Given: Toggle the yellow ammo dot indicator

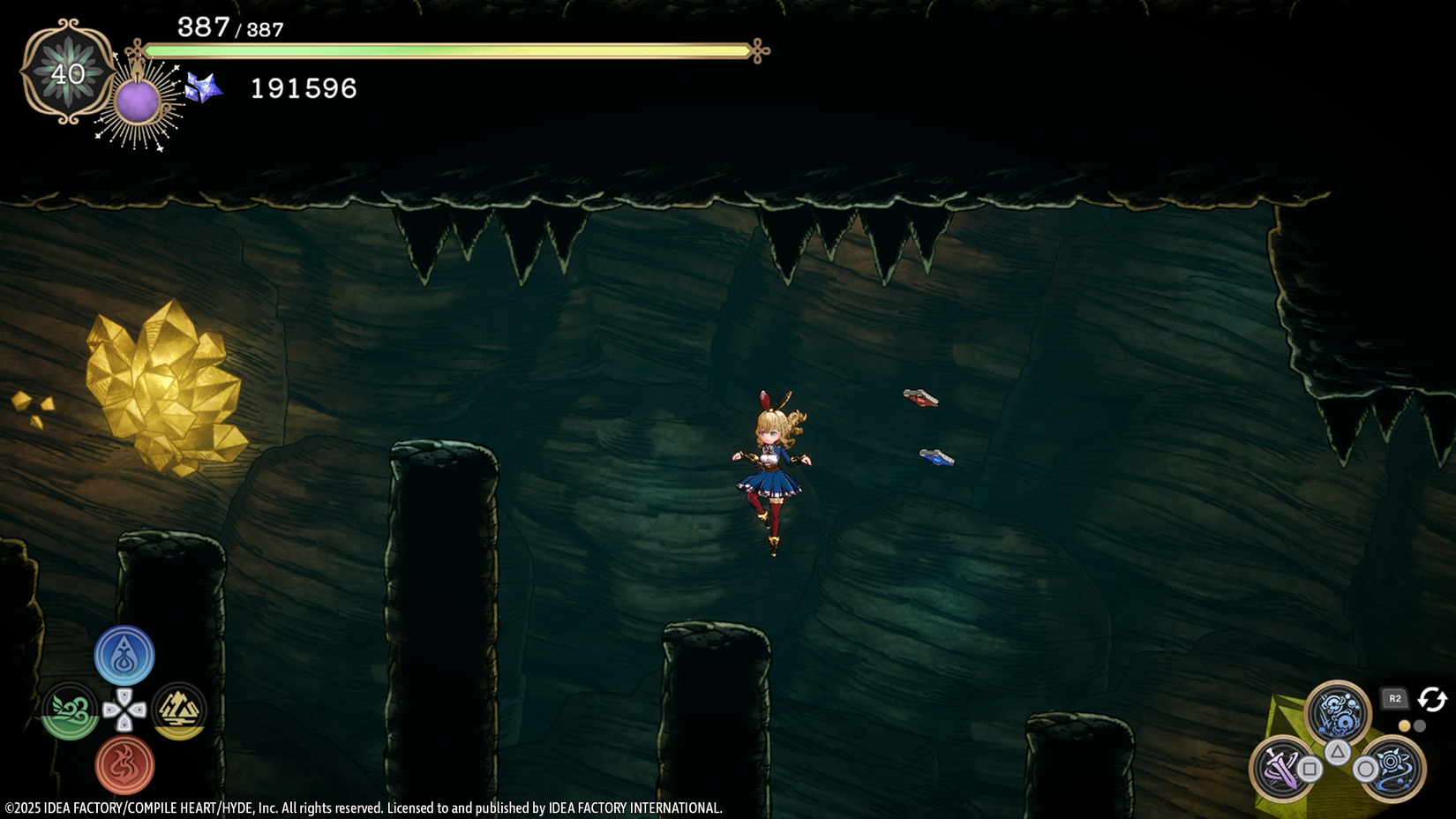Looking at the screenshot, I should [1406, 725].
